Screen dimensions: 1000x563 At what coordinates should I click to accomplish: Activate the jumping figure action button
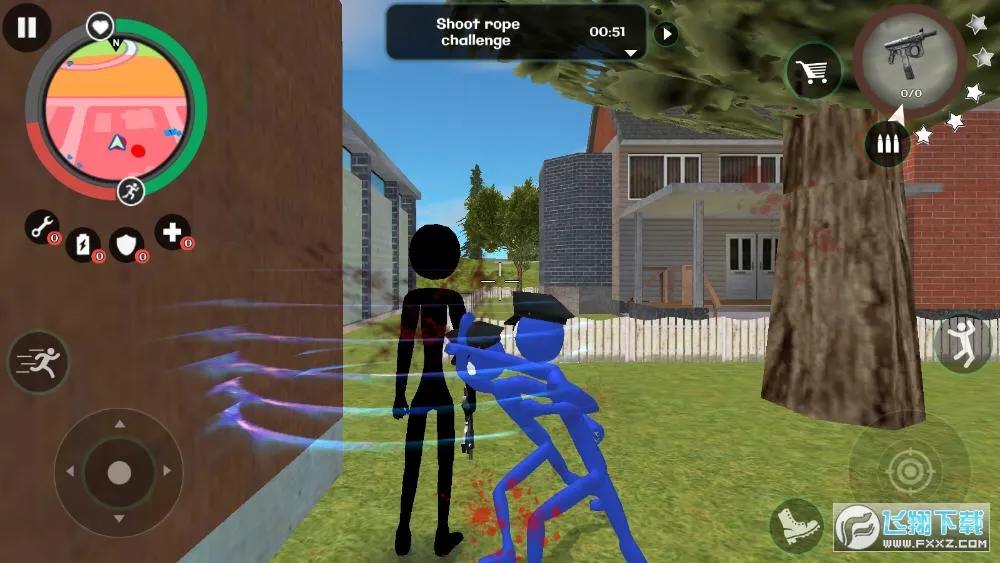963,342
